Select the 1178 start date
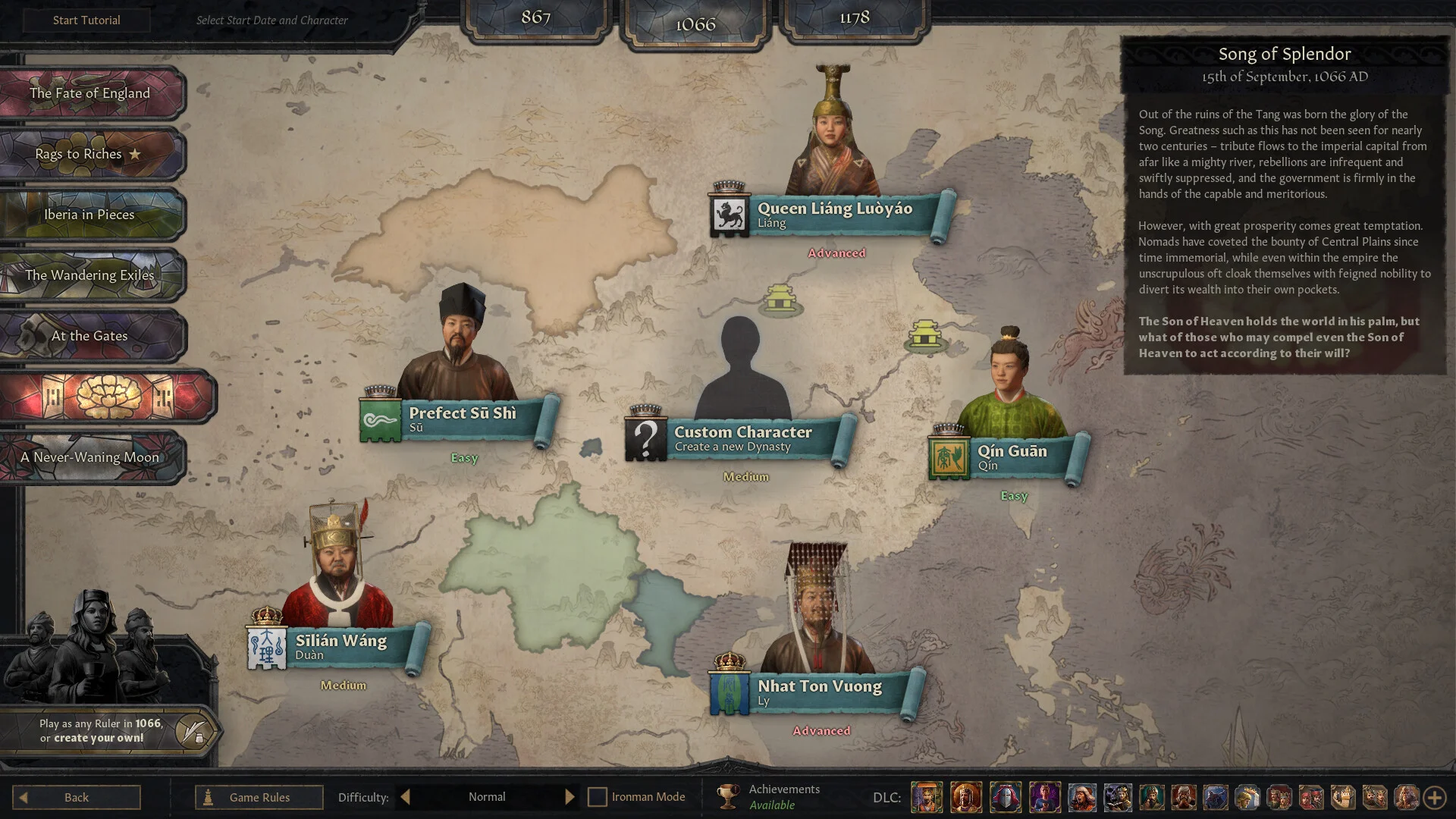Viewport: 1456px width, 819px height. pos(855,19)
